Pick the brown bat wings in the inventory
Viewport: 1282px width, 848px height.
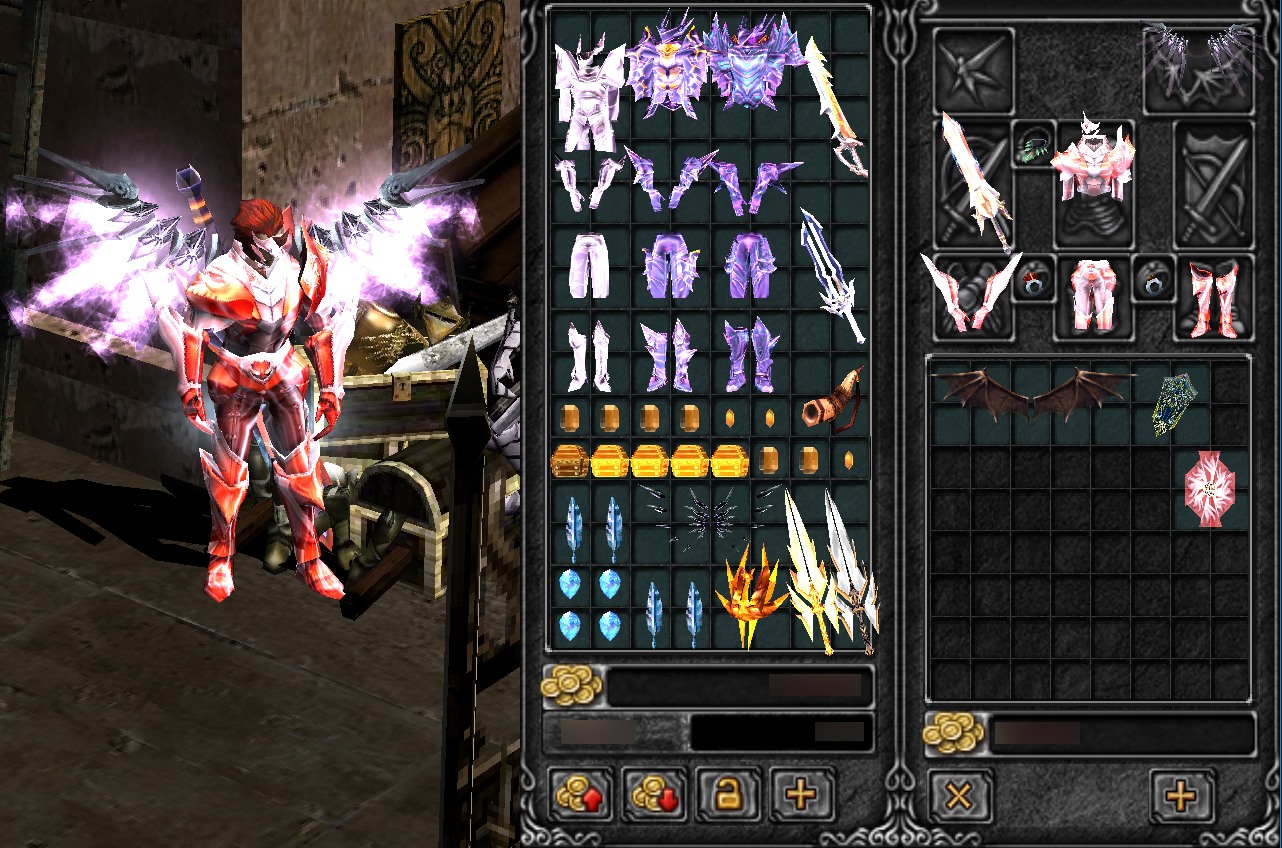click(x=1033, y=393)
